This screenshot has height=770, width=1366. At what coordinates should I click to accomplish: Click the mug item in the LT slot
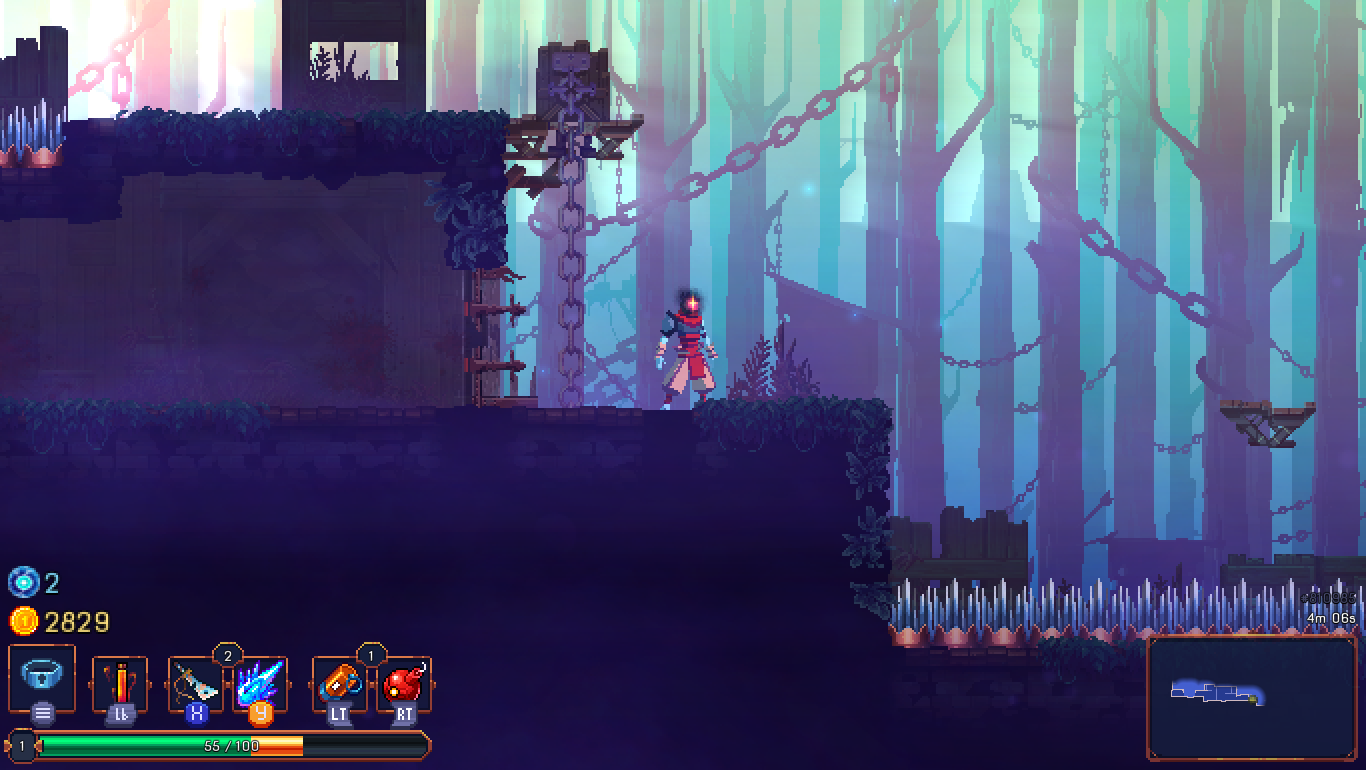(339, 684)
